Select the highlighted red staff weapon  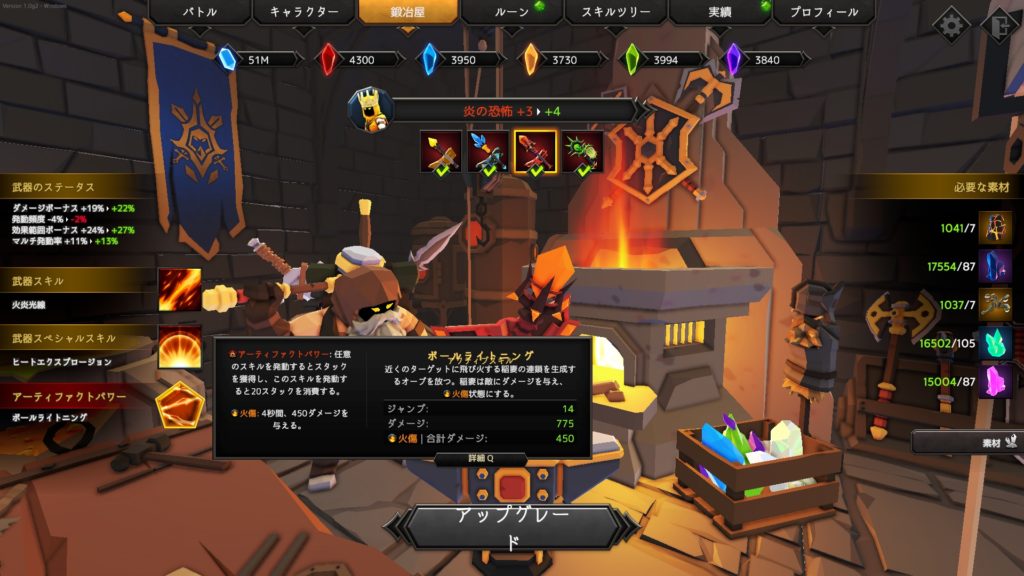click(535, 151)
